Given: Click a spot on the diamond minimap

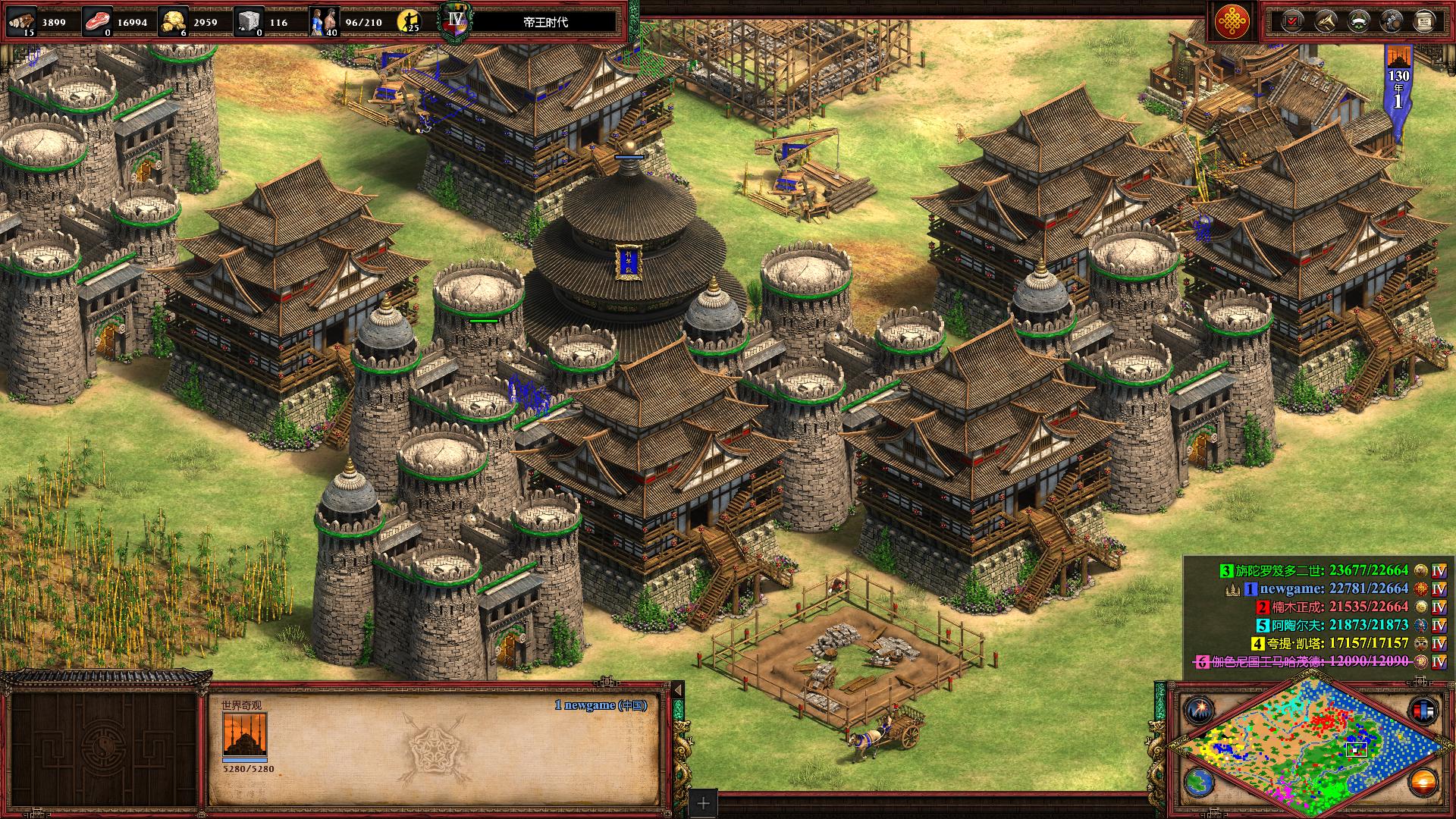Looking at the screenshot, I should 1304,747.
